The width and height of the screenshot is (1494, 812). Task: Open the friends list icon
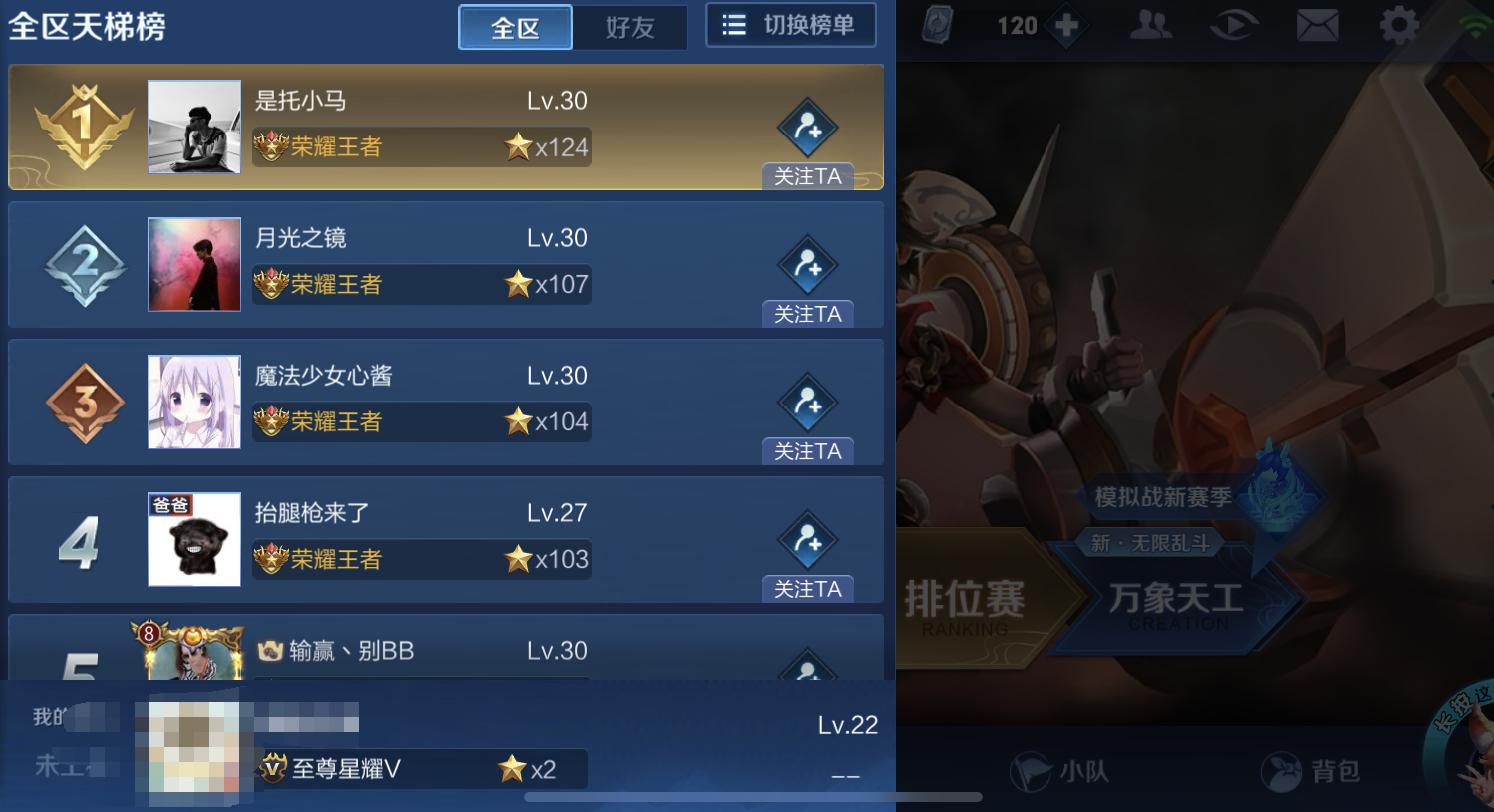pos(1151,25)
